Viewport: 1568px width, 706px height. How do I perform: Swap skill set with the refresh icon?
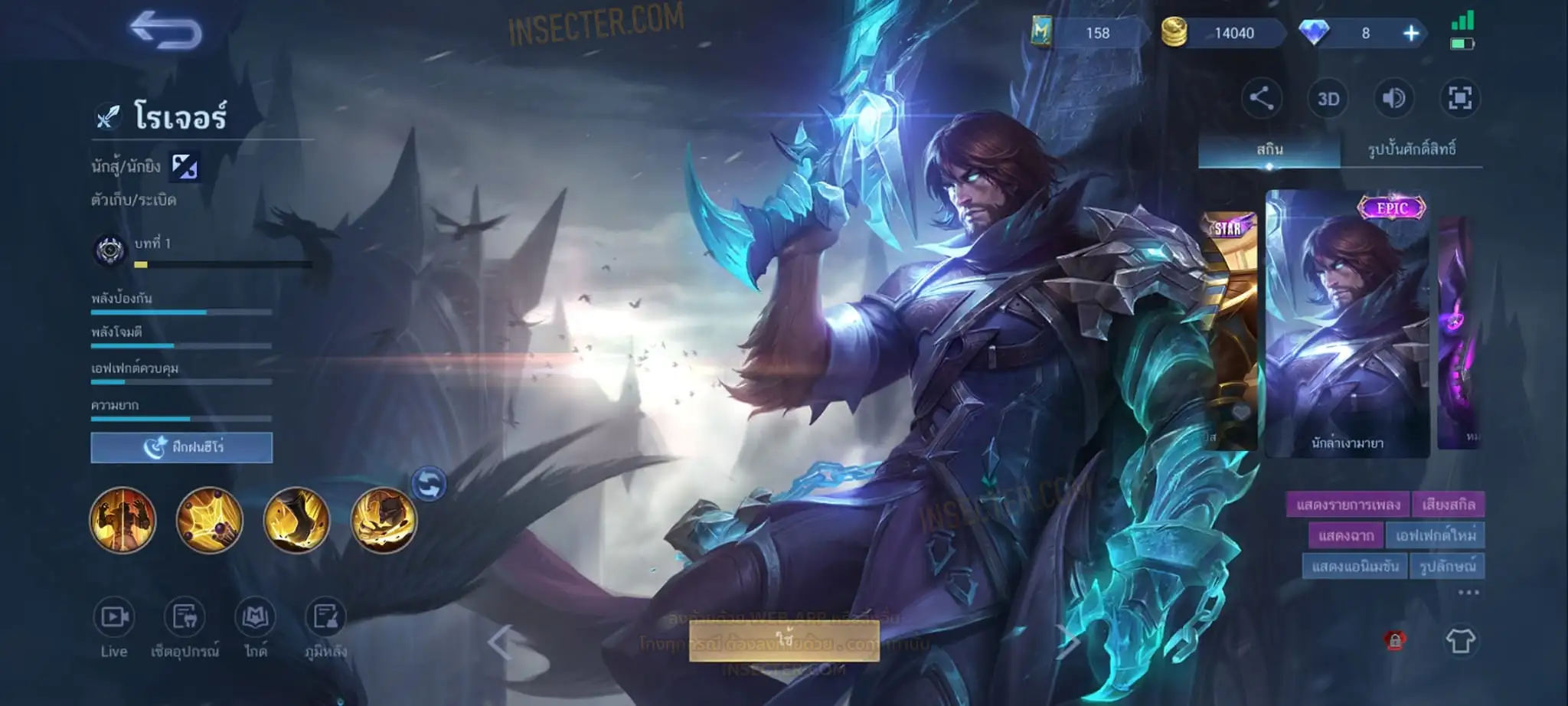point(429,484)
